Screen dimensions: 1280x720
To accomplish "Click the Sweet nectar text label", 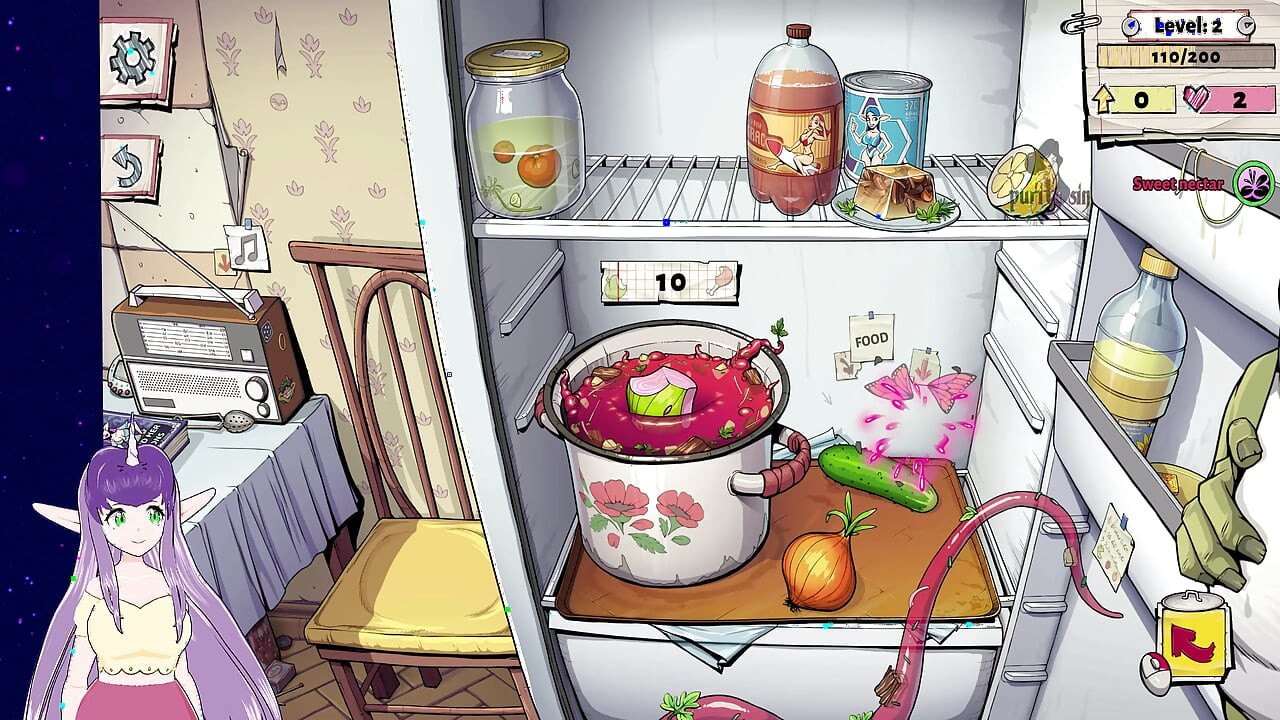I will point(1177,184).
